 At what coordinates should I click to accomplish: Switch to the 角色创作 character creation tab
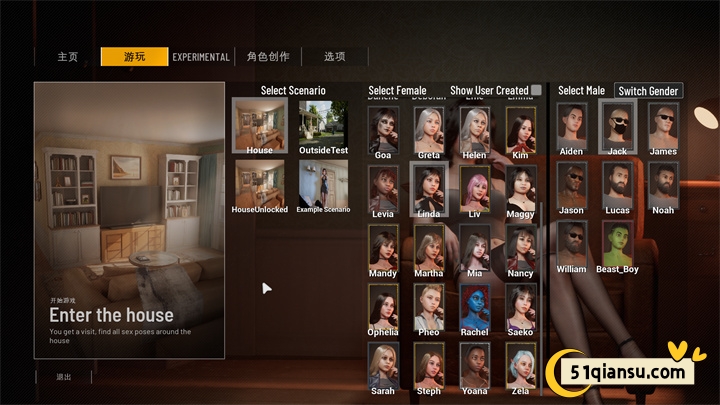click(x=267, y=57)
